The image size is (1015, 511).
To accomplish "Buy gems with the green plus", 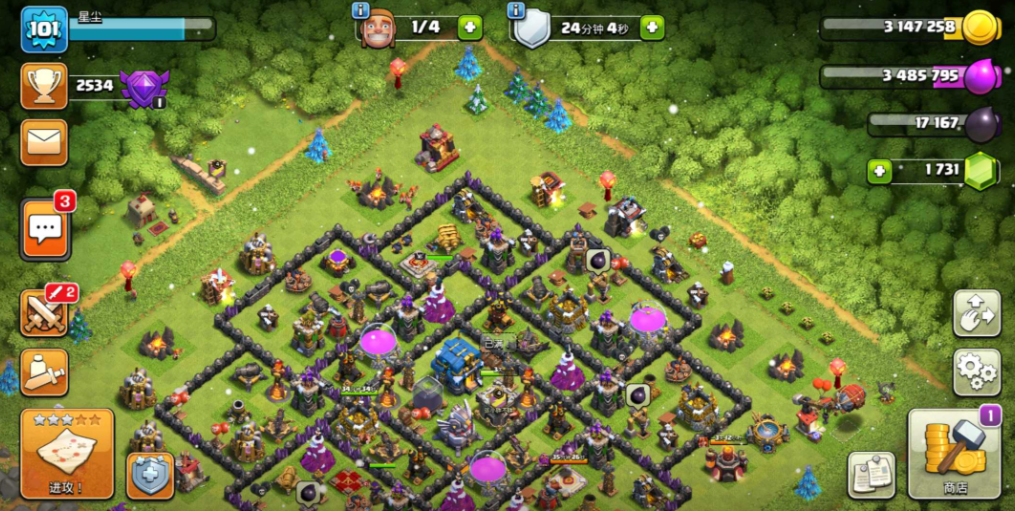I will pos(880,171).
